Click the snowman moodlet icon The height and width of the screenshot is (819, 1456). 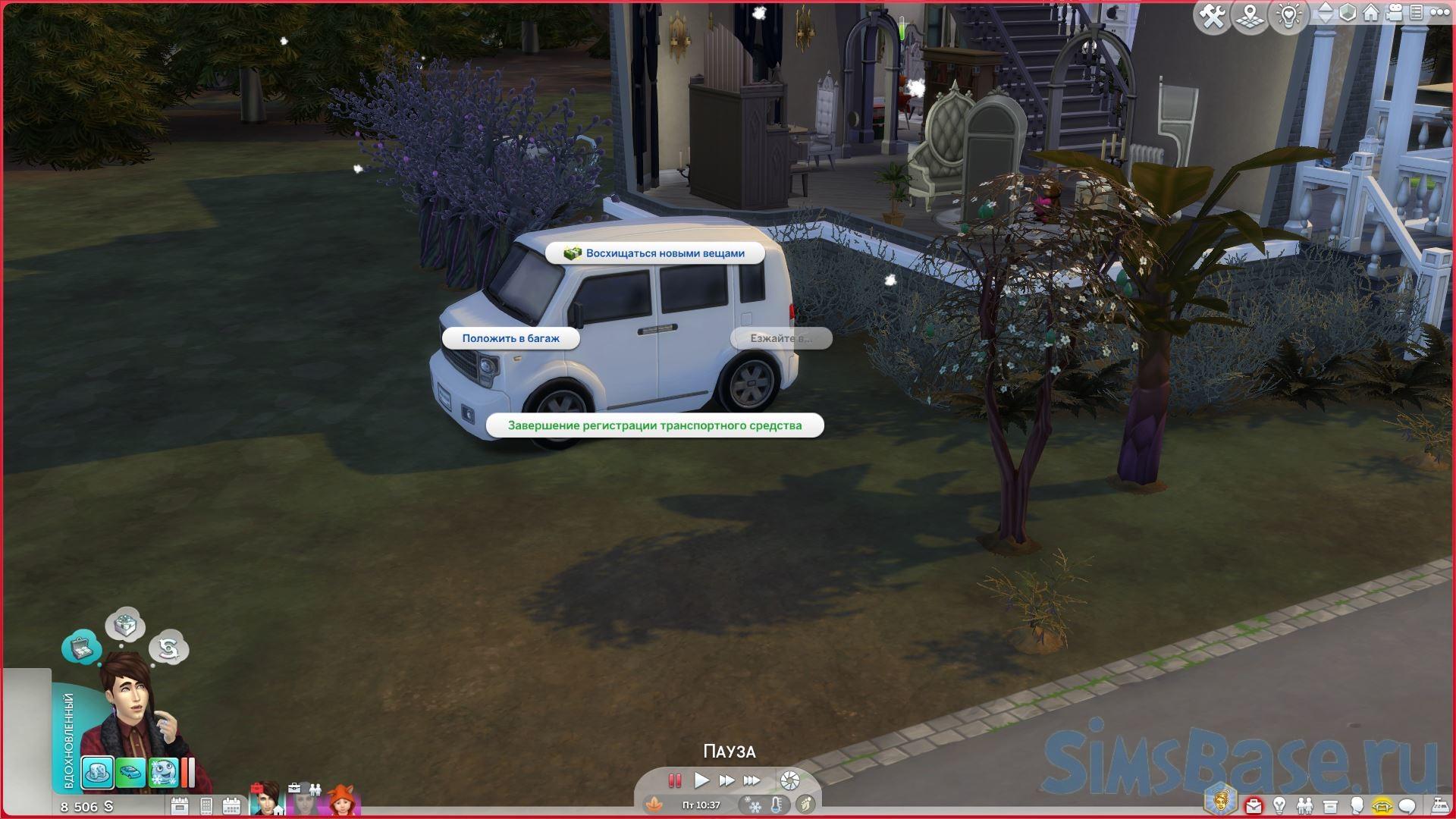163,773
